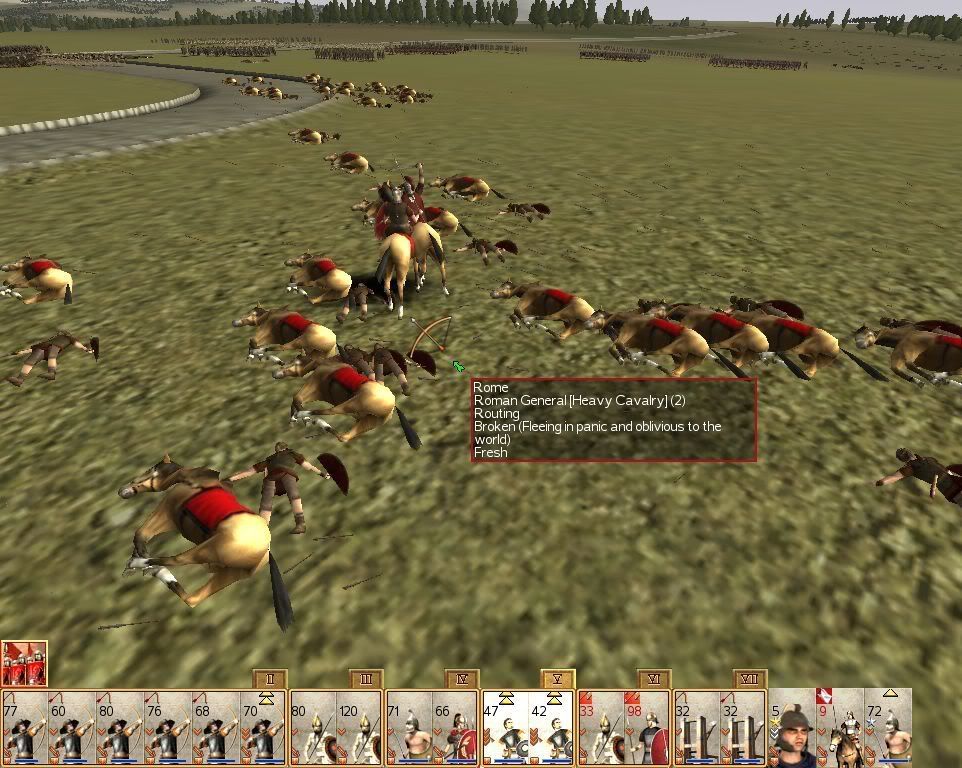Select the archer unit card showing 60
962x768 pixels.
72,726
